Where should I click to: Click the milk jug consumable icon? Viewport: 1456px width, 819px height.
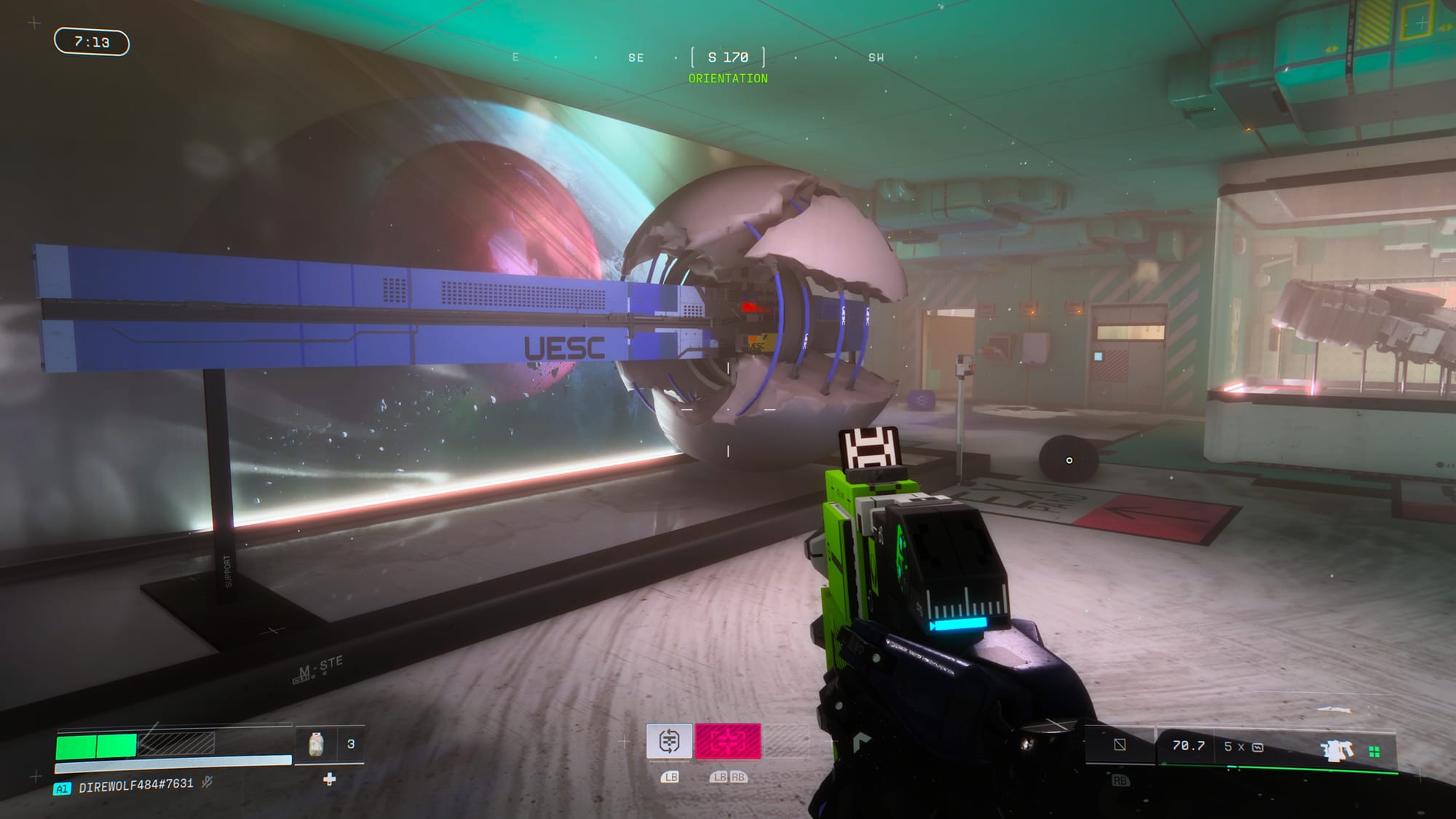pos(316,745)
